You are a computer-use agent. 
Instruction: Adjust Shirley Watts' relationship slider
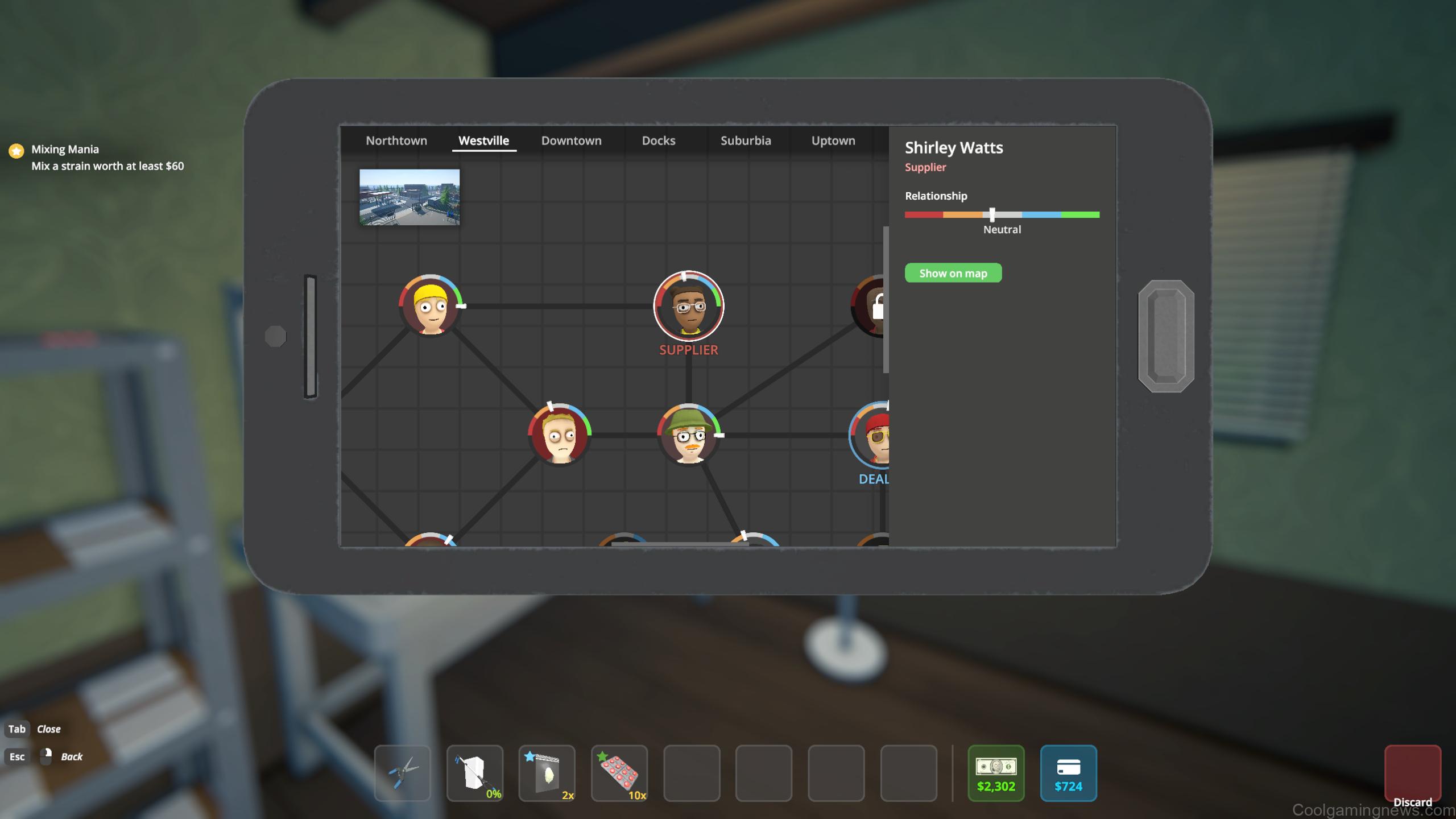992,215
